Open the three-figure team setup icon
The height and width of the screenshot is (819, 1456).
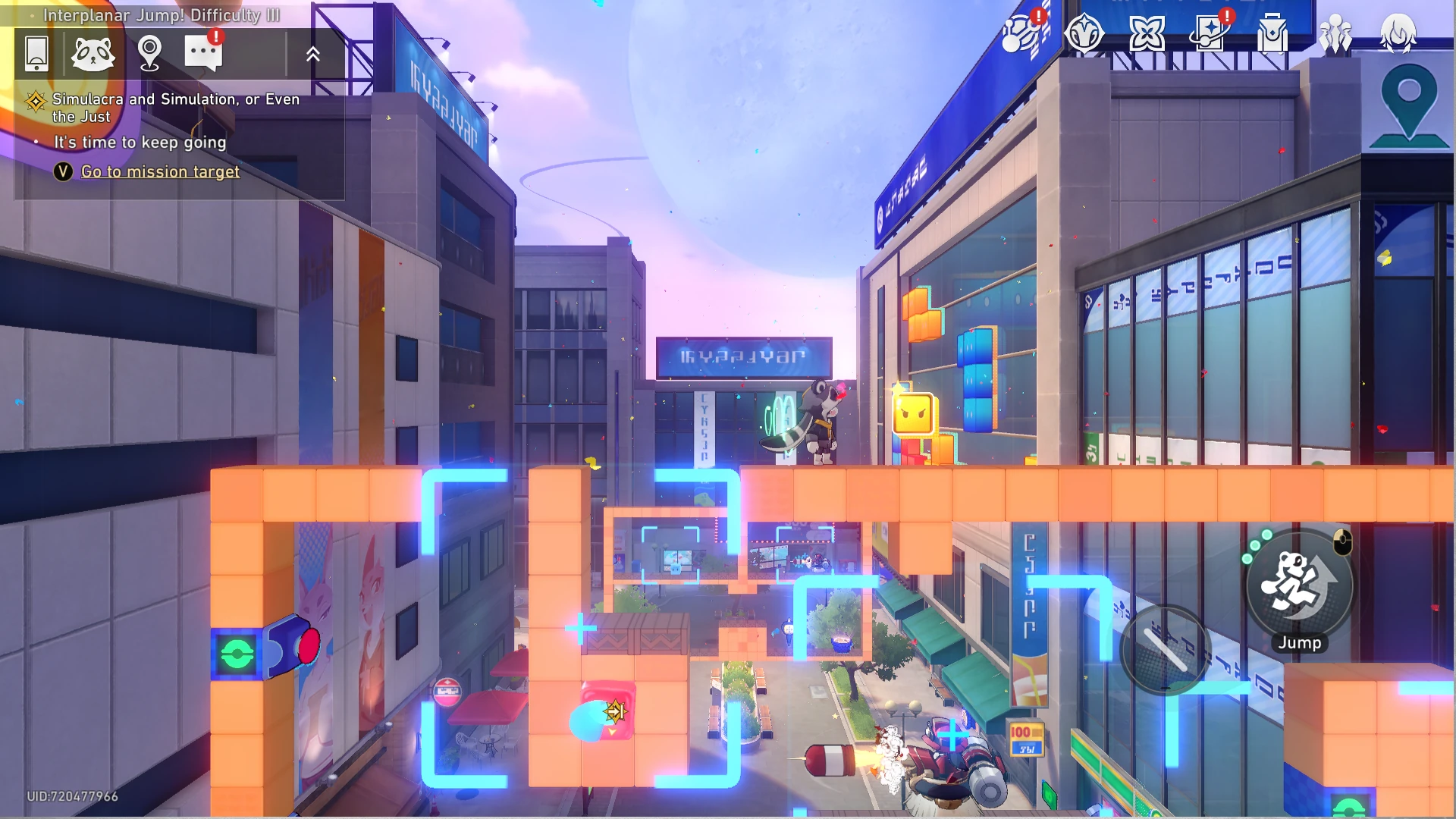1335,34
